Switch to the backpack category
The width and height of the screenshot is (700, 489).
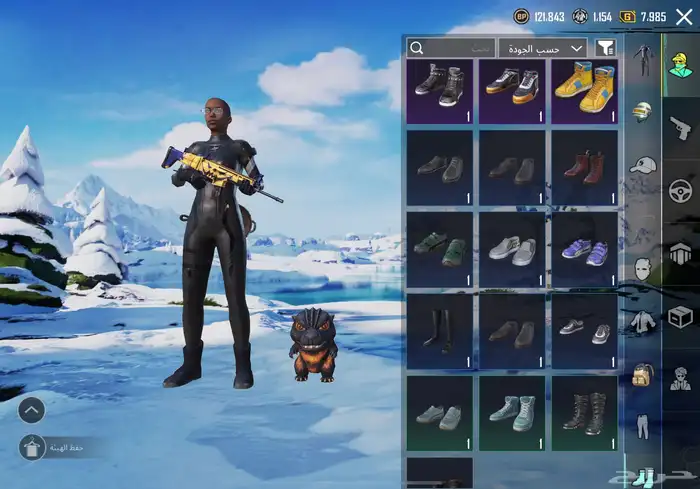(643, 374)
